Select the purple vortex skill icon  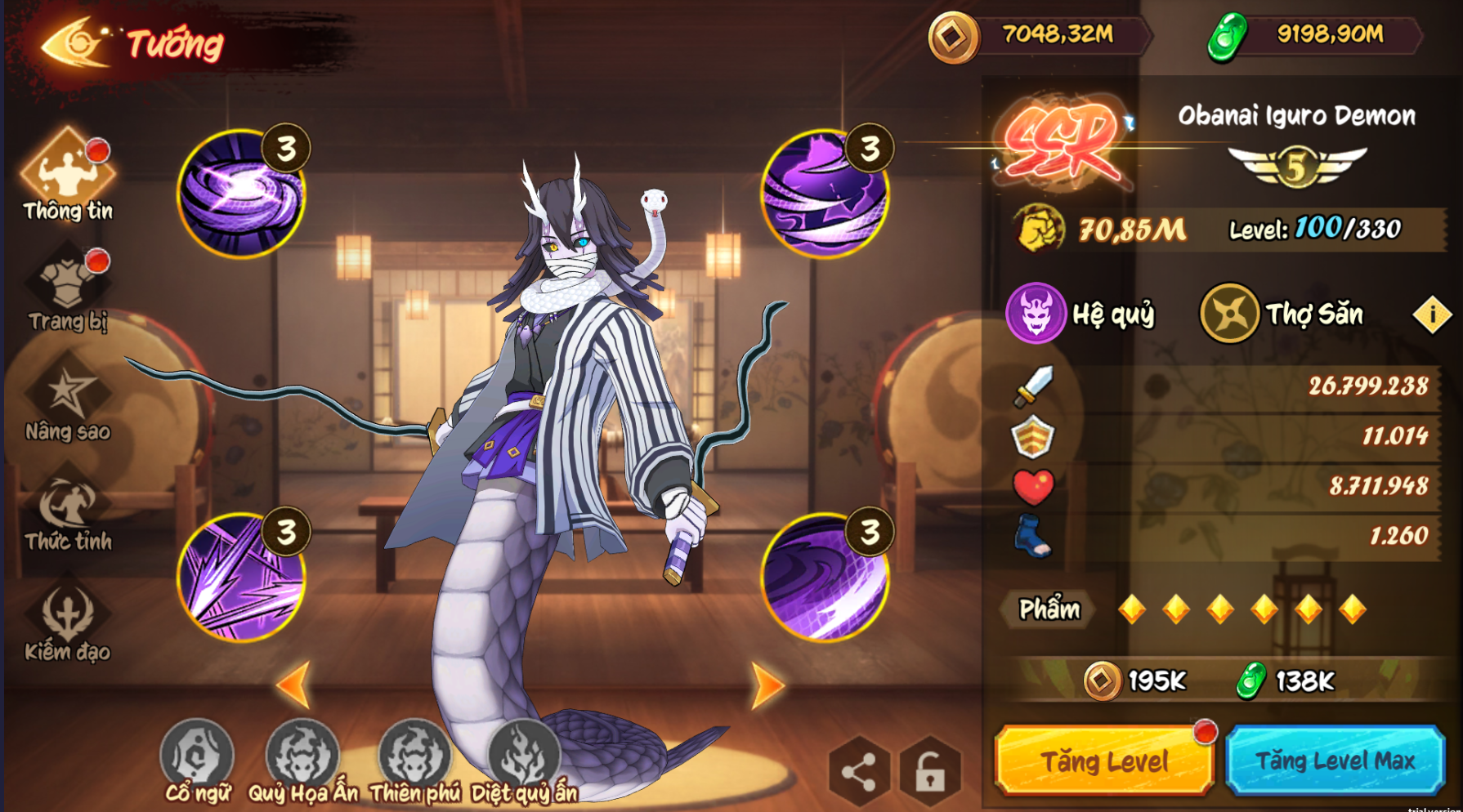(x=242, y=194)
